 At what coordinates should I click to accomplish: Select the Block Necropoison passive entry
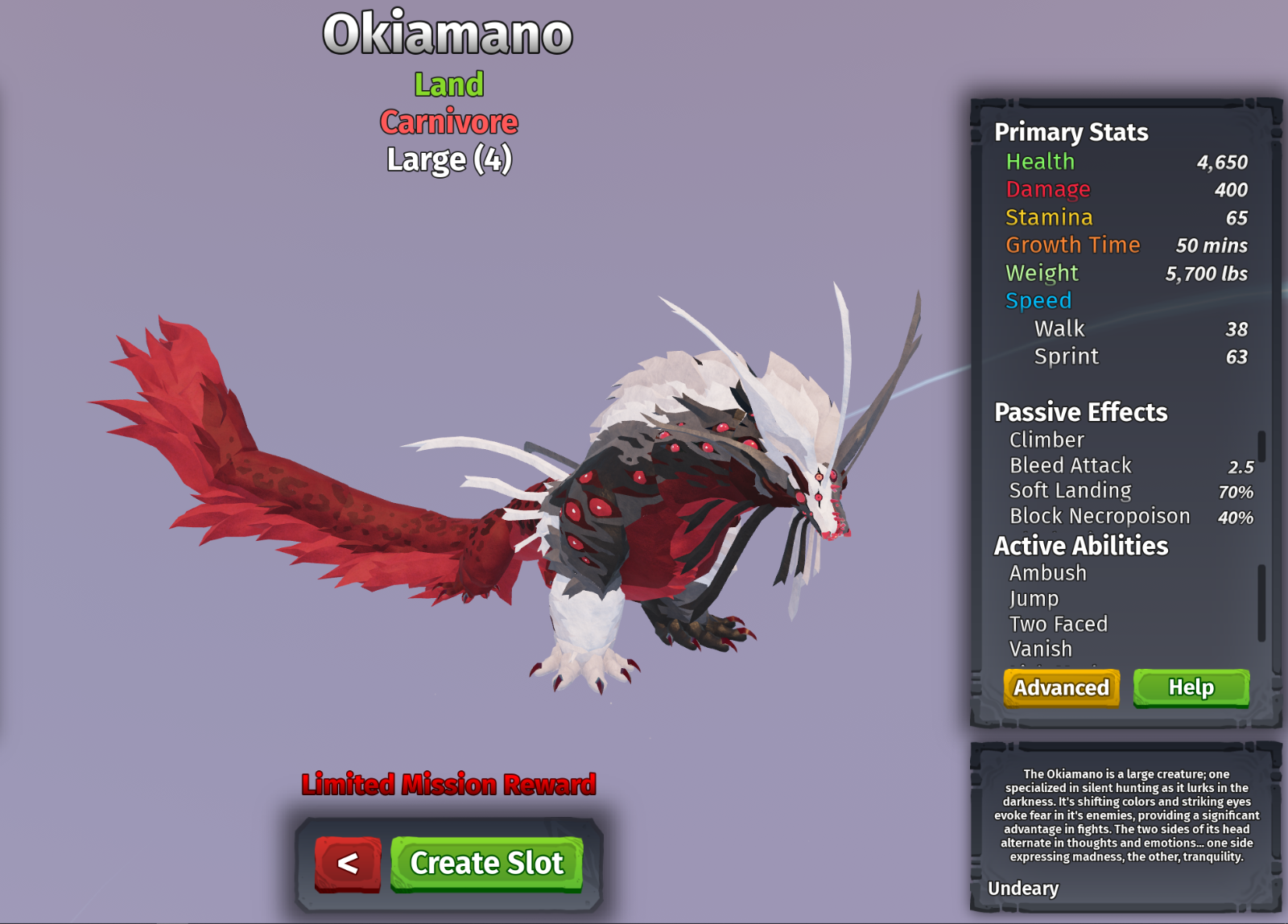click(x=1100, y=516)
